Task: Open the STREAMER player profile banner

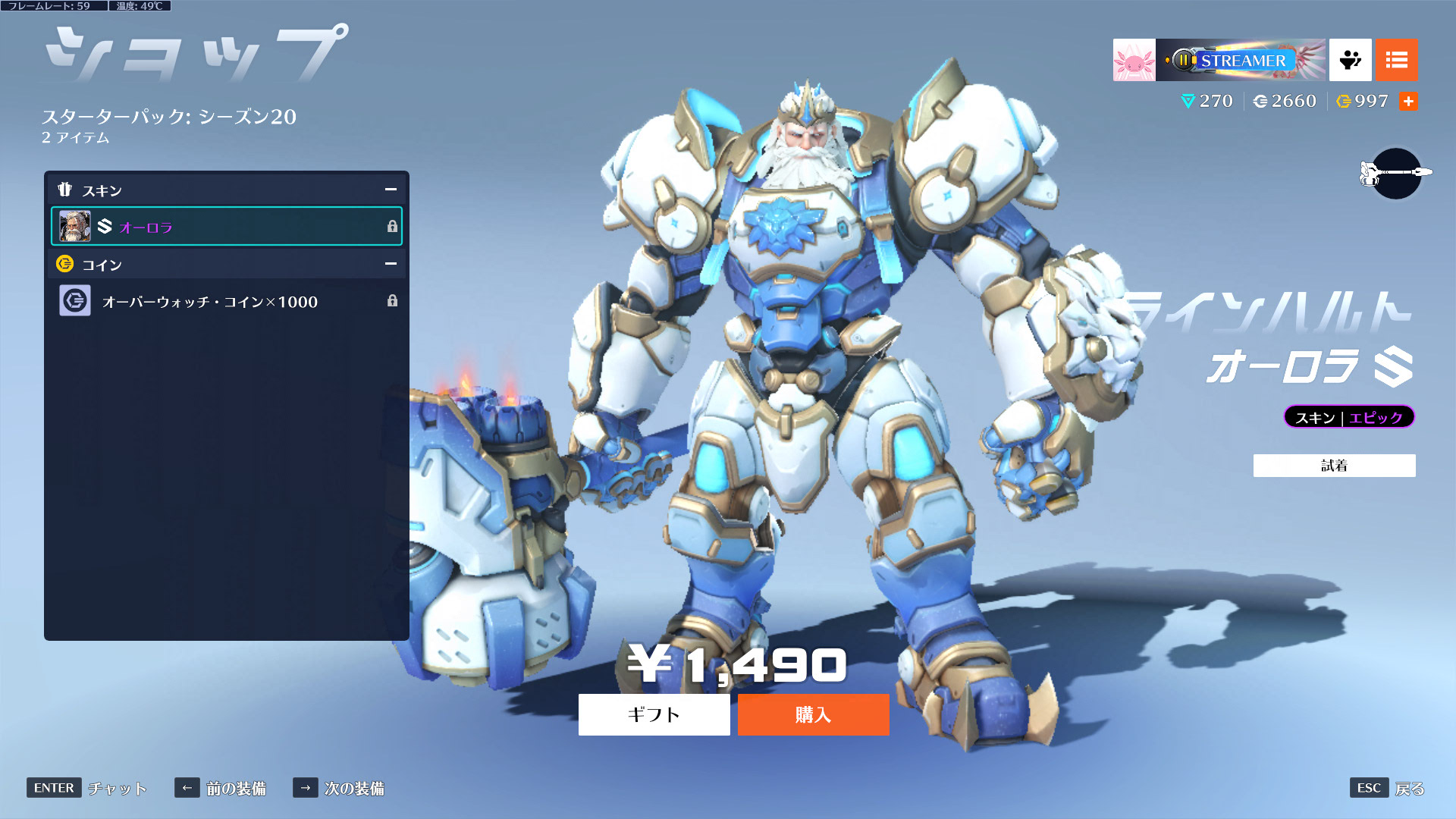Action: point(1241,60)
